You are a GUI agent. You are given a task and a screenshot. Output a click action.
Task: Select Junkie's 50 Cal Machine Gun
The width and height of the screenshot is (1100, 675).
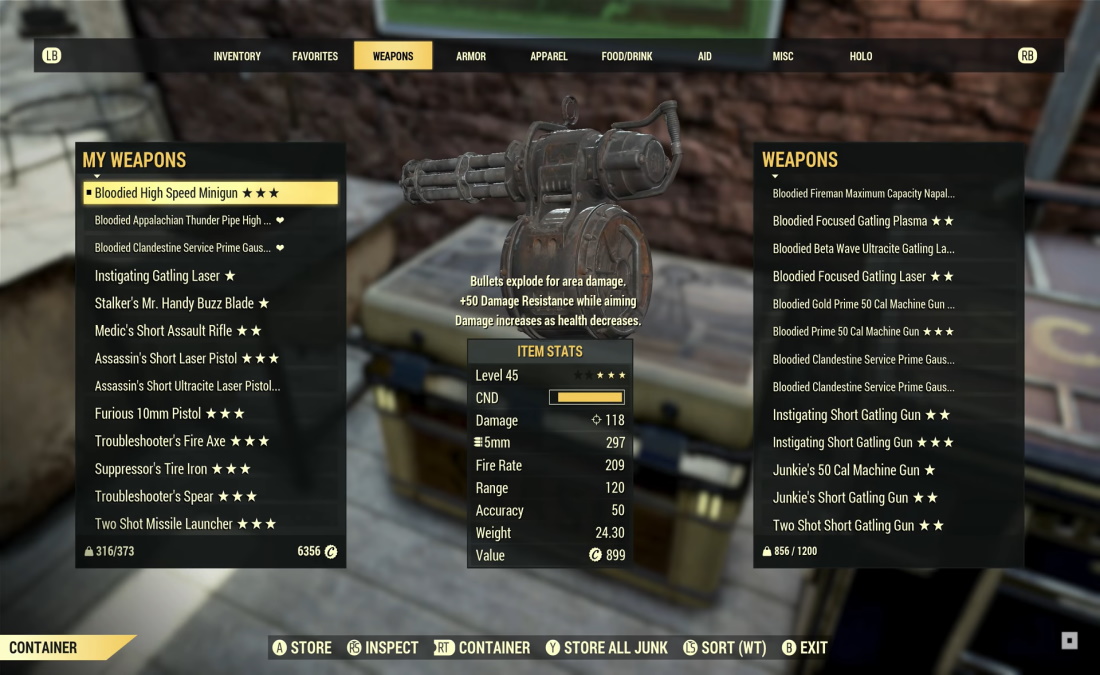coord(854,470)
